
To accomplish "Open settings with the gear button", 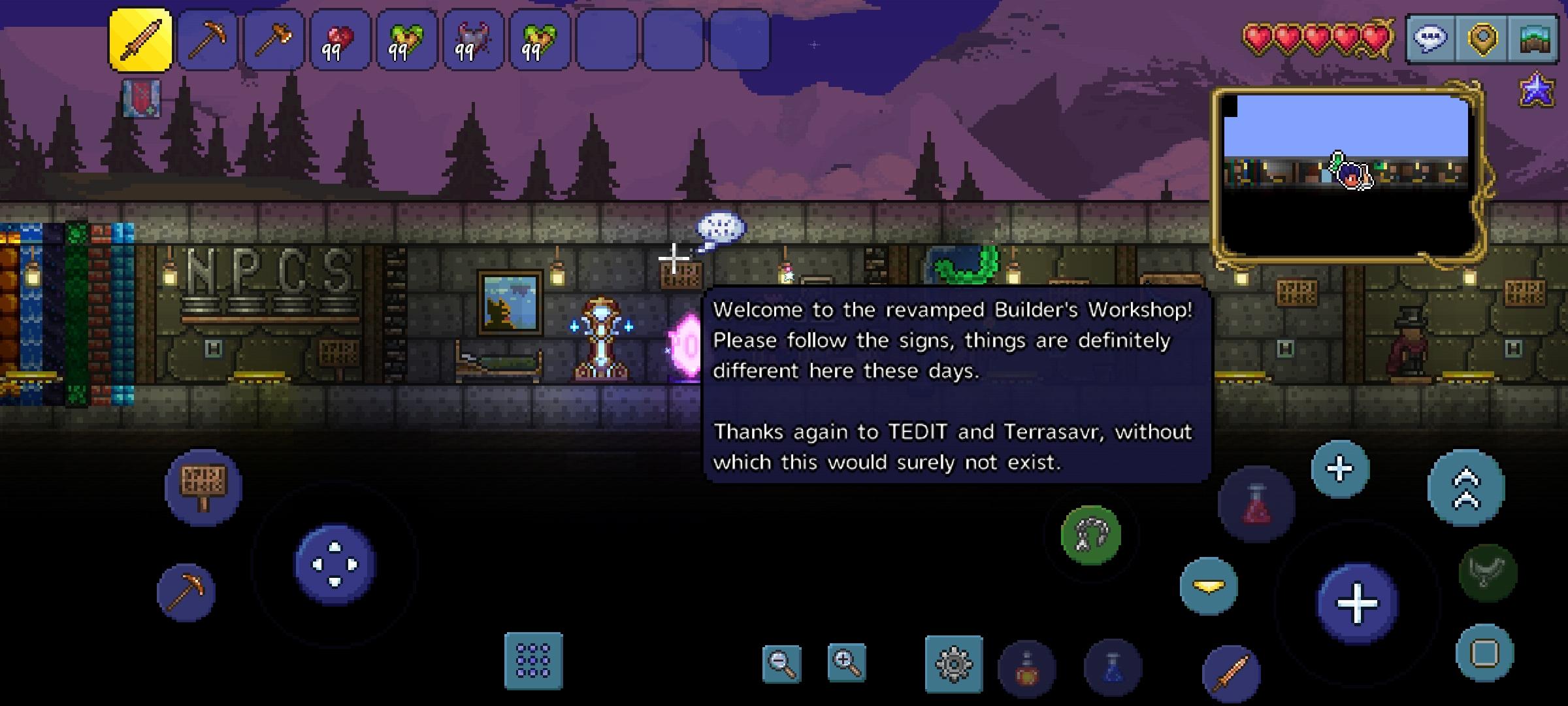I will [x=954, y=664].
